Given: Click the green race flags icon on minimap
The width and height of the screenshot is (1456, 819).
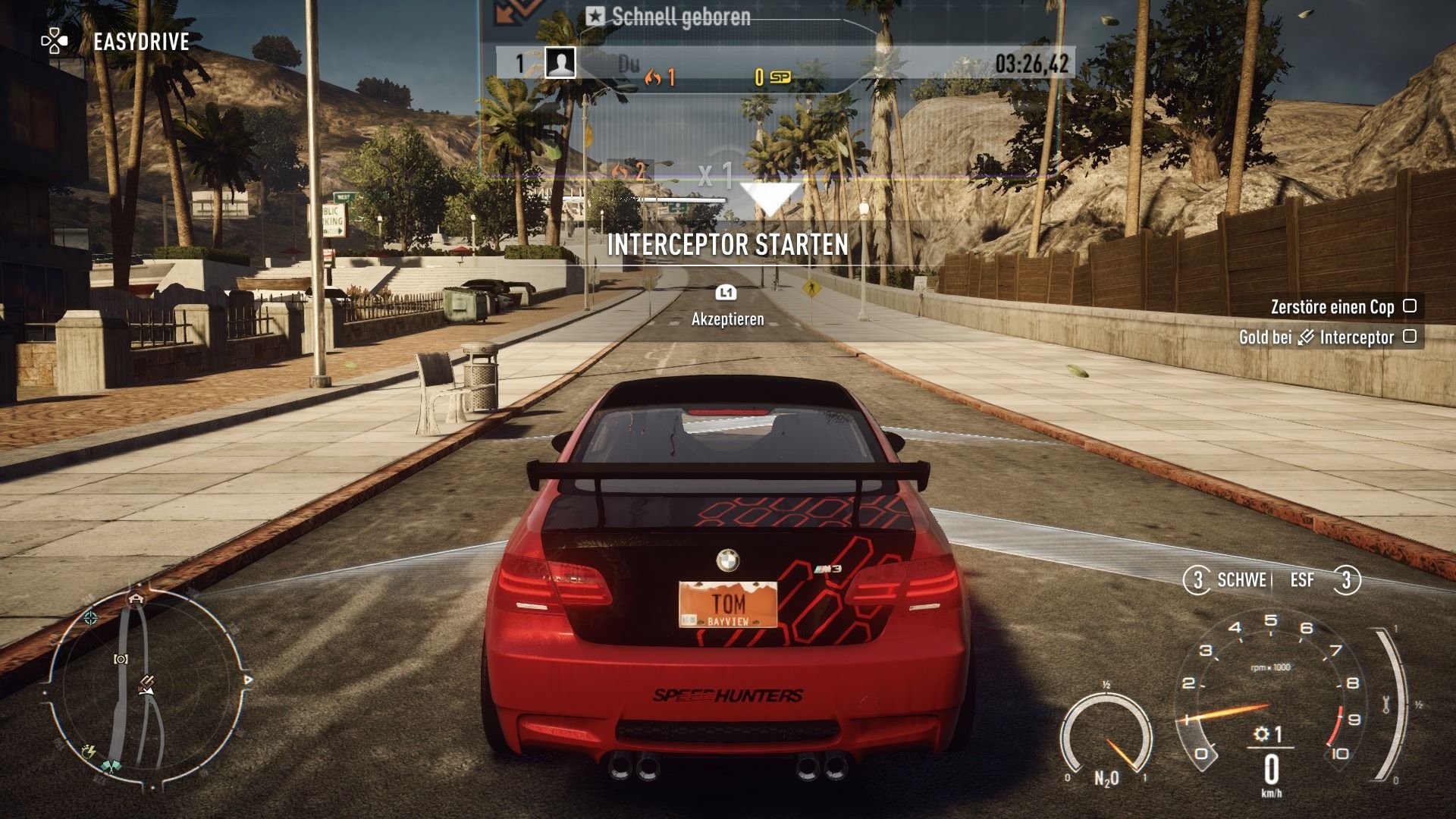Looking at the screenshot, I should 112,765.
